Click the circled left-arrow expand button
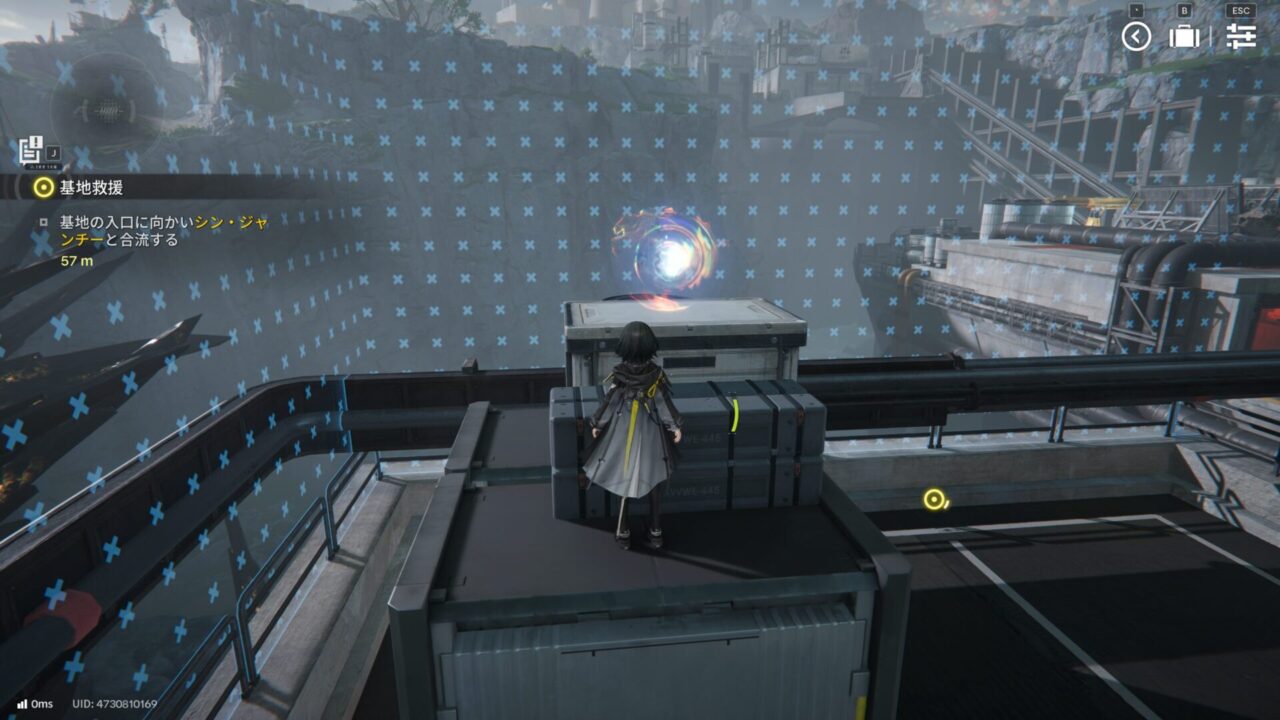Screen dimensions: 1280x720 click(1136, 37)
